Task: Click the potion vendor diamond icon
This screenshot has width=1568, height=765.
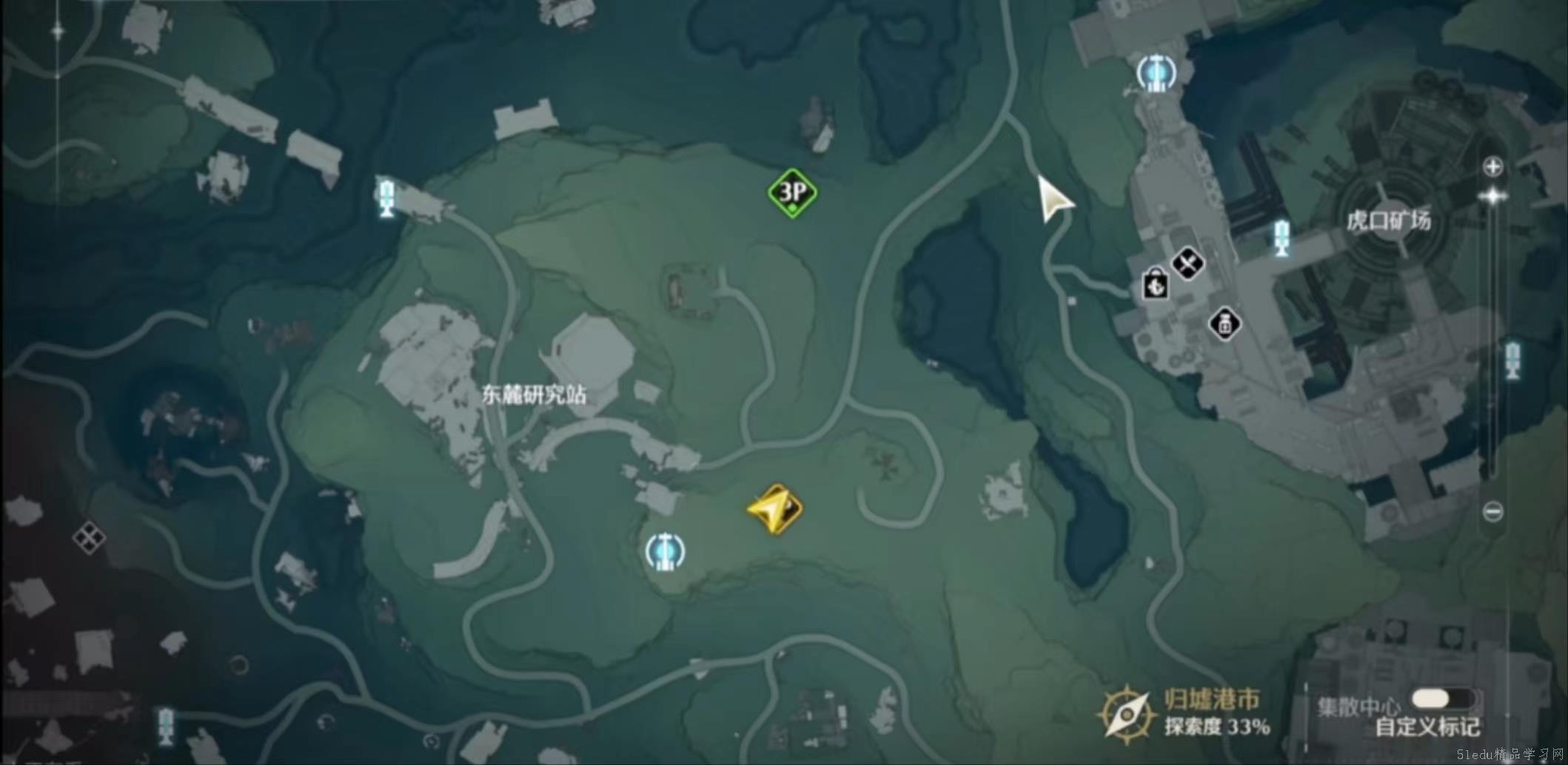Action: pos(1225,325)
